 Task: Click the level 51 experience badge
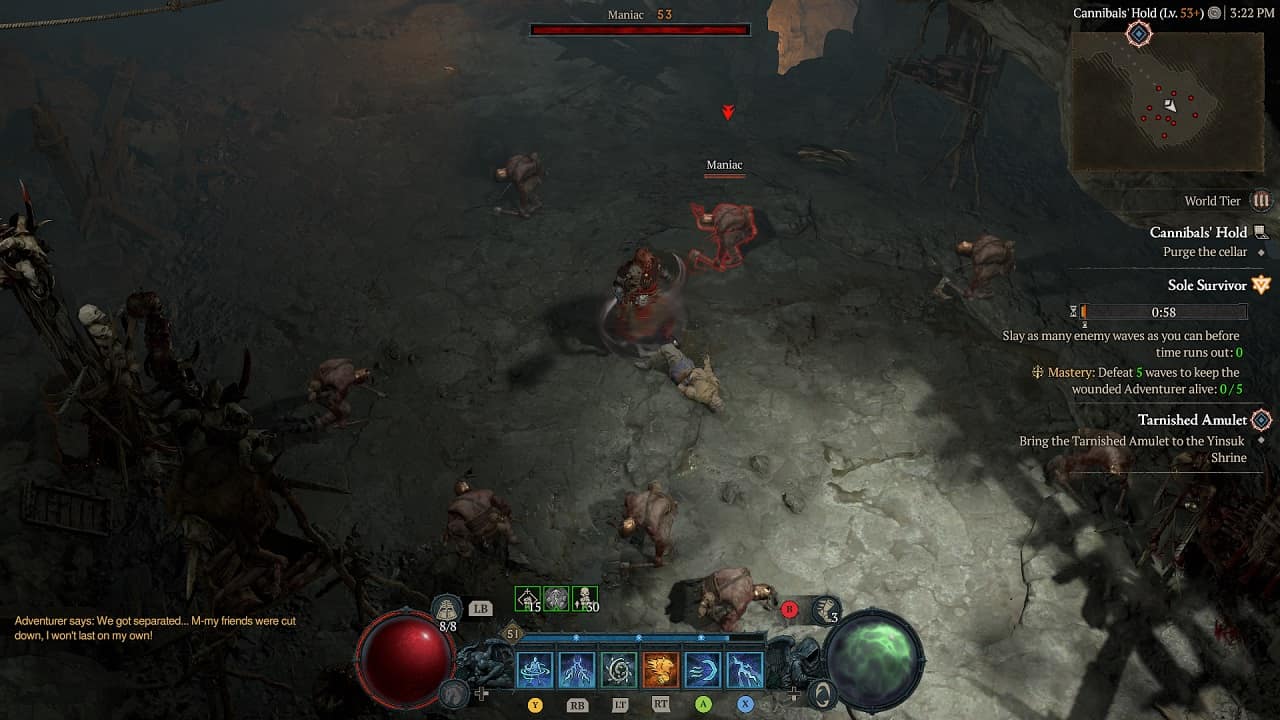pyautogui.click(x=514, y=633)
